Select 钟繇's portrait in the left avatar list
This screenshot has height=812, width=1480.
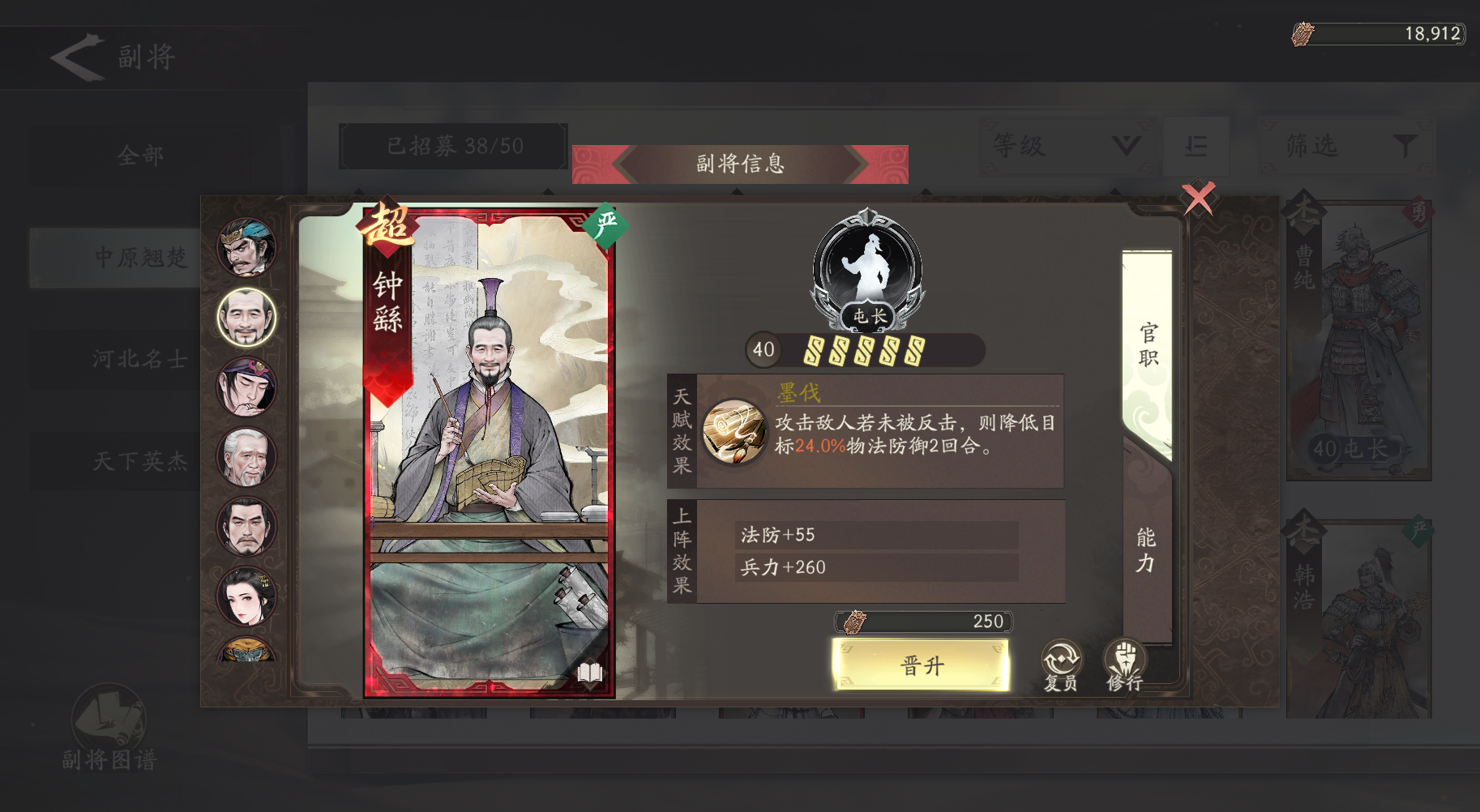pos(246,318)
